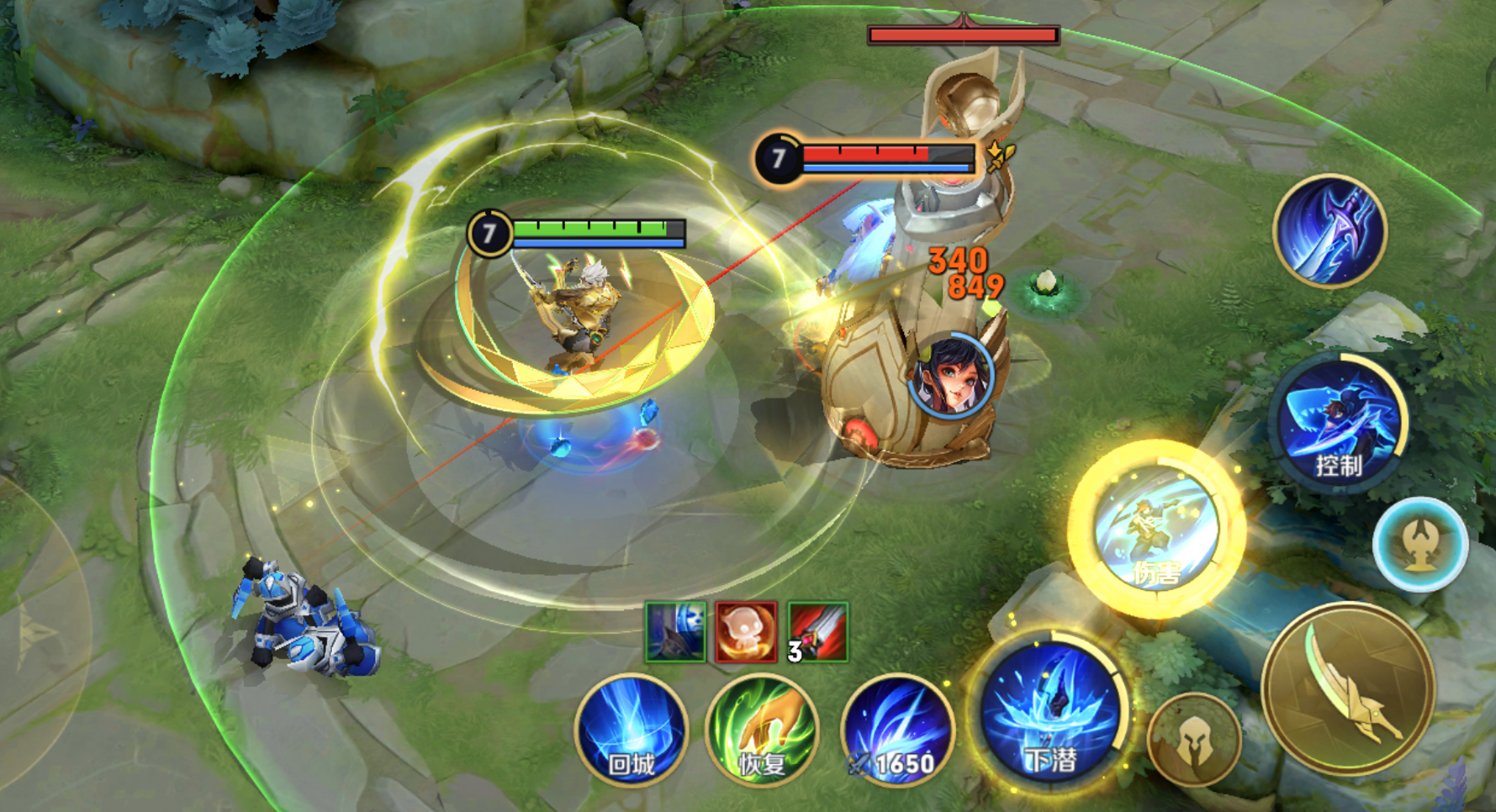
Task: Check the blue armored figure buff icon
Action: pos(675,631)
